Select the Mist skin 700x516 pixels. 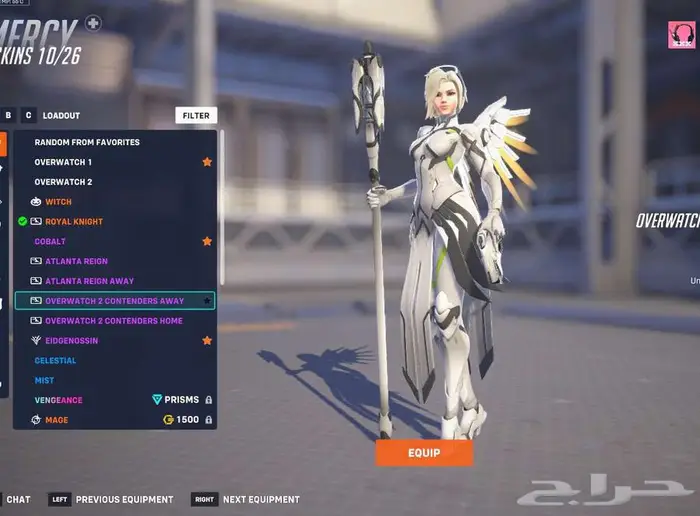click(45, 380)
